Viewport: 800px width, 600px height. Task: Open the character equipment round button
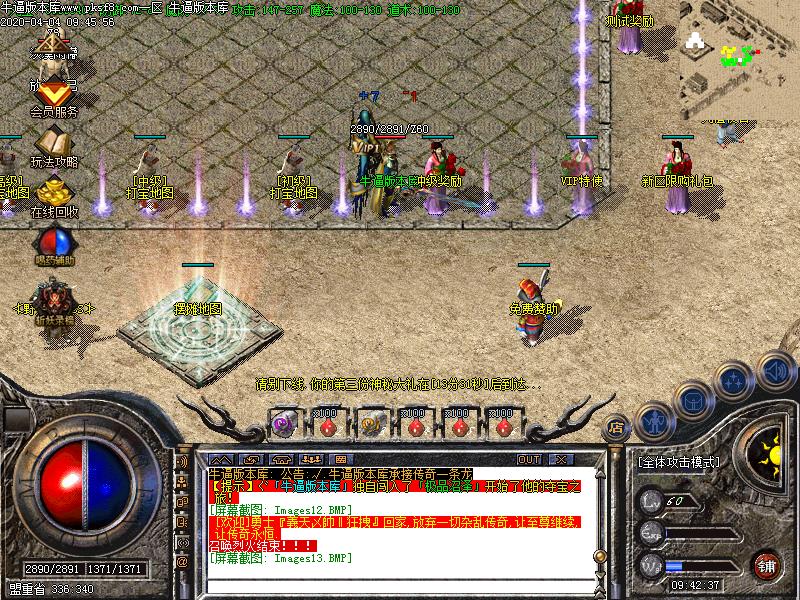(654, 421)
